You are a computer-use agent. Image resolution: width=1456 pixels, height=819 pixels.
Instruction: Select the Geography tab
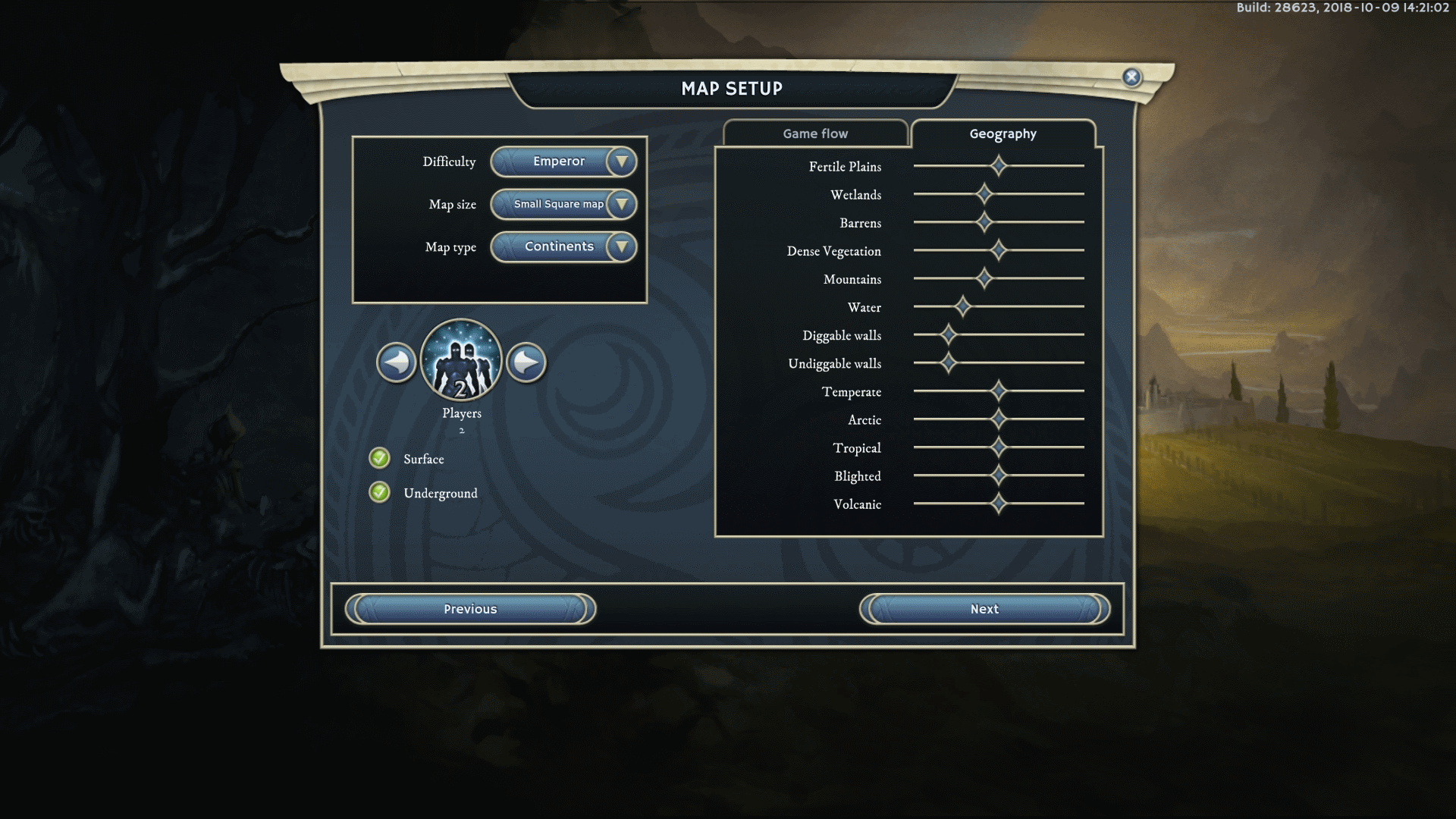1003,133
